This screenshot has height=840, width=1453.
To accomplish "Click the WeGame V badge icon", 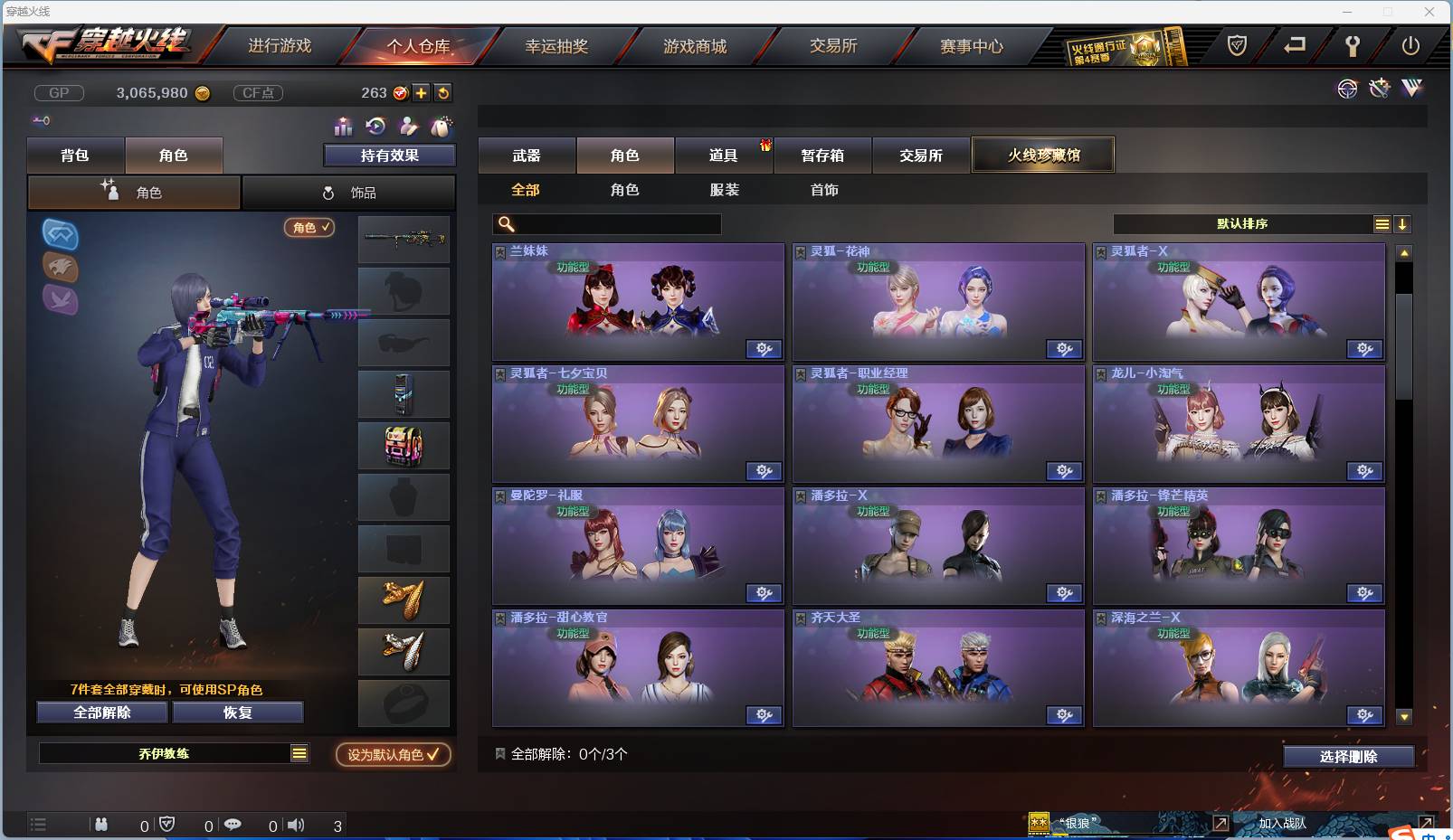I will pos(1410,88).
